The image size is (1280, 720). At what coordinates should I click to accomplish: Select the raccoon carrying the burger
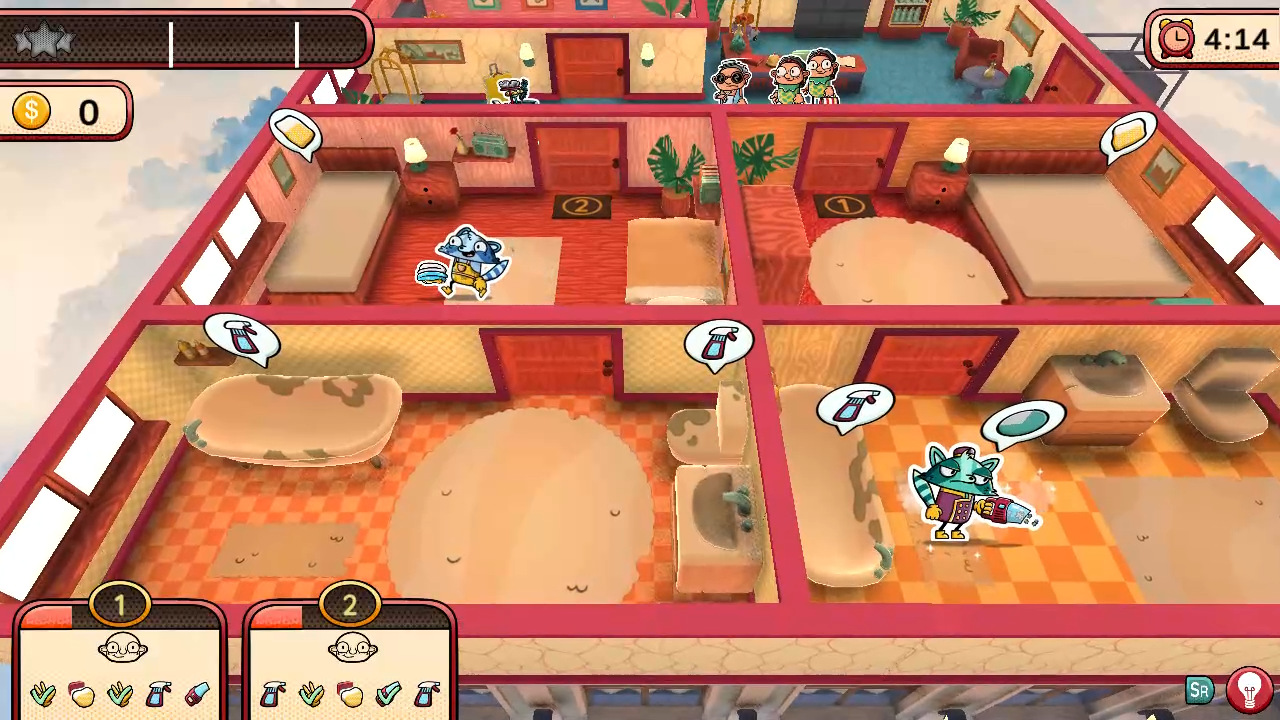pos(463,260)
